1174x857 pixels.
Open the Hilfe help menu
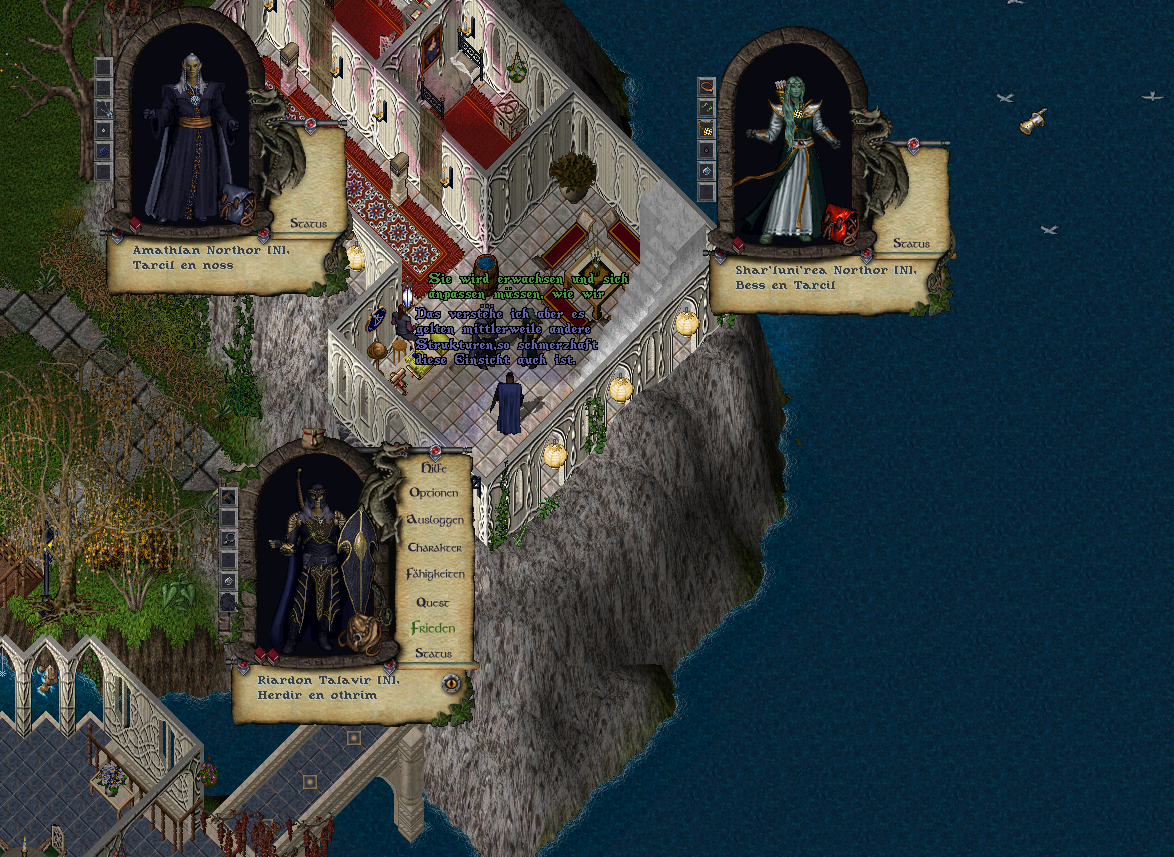[434, 467]
